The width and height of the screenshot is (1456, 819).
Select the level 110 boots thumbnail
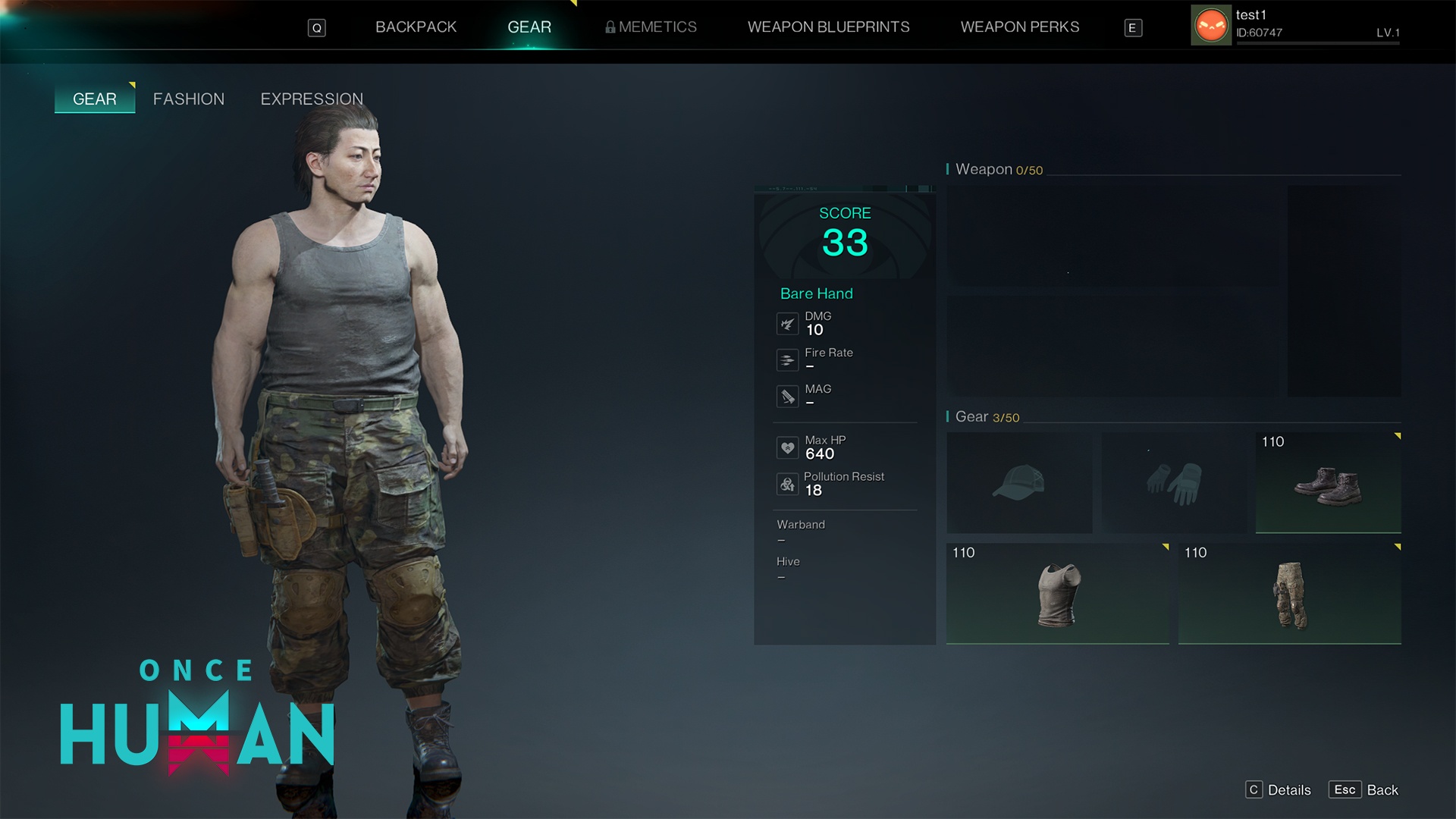coord(1328,483)
